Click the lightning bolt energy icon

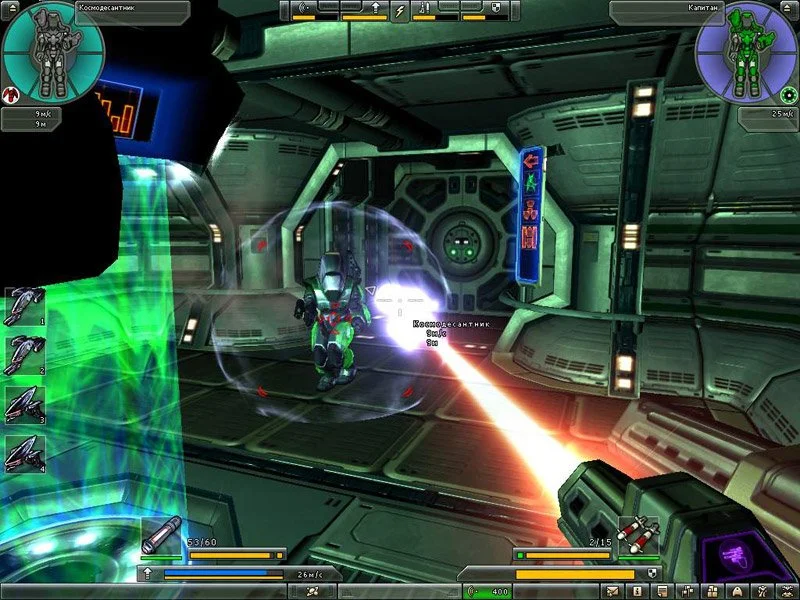(x=401, y=10)
